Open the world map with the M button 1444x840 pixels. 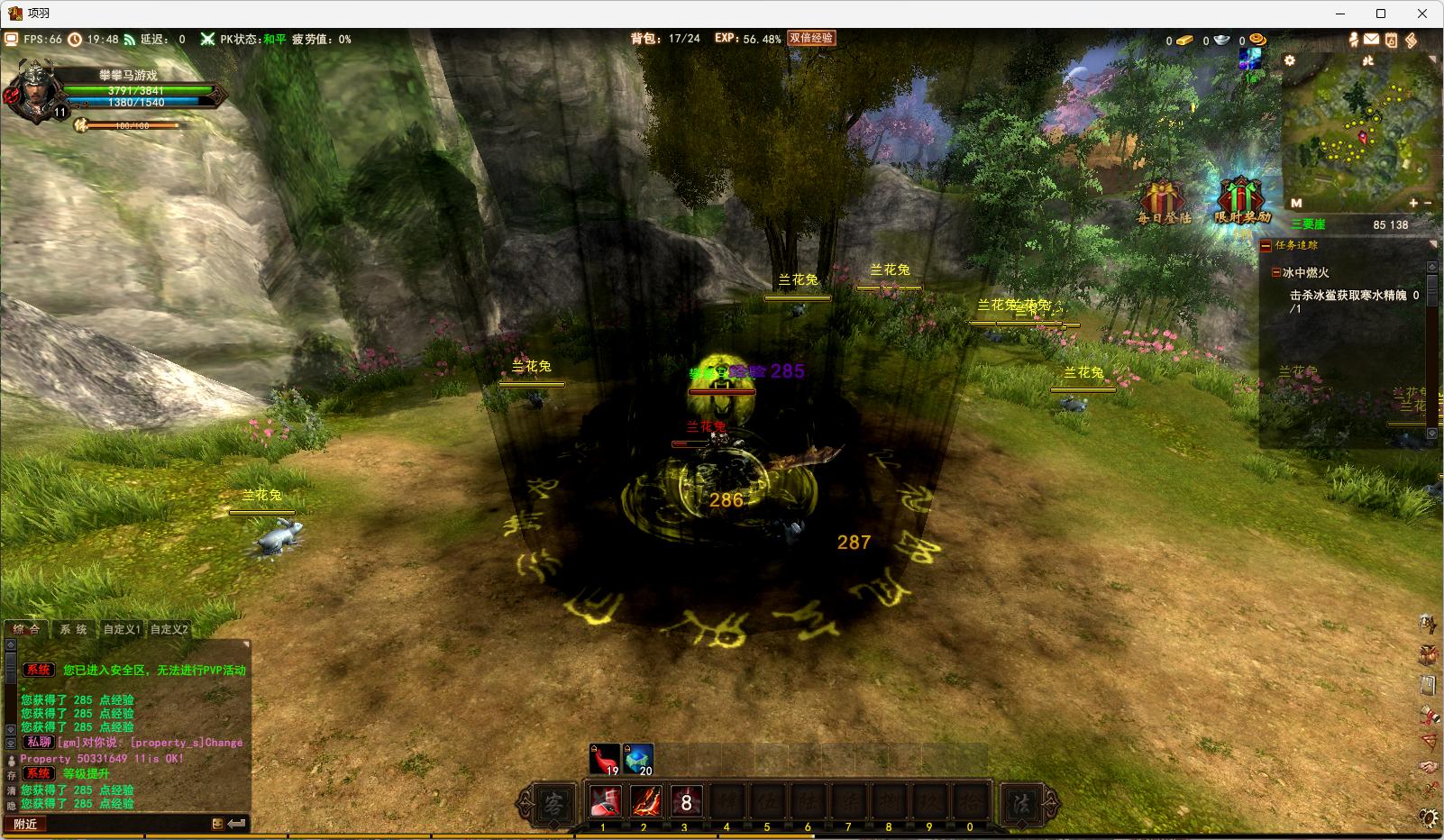point(1296,204)
